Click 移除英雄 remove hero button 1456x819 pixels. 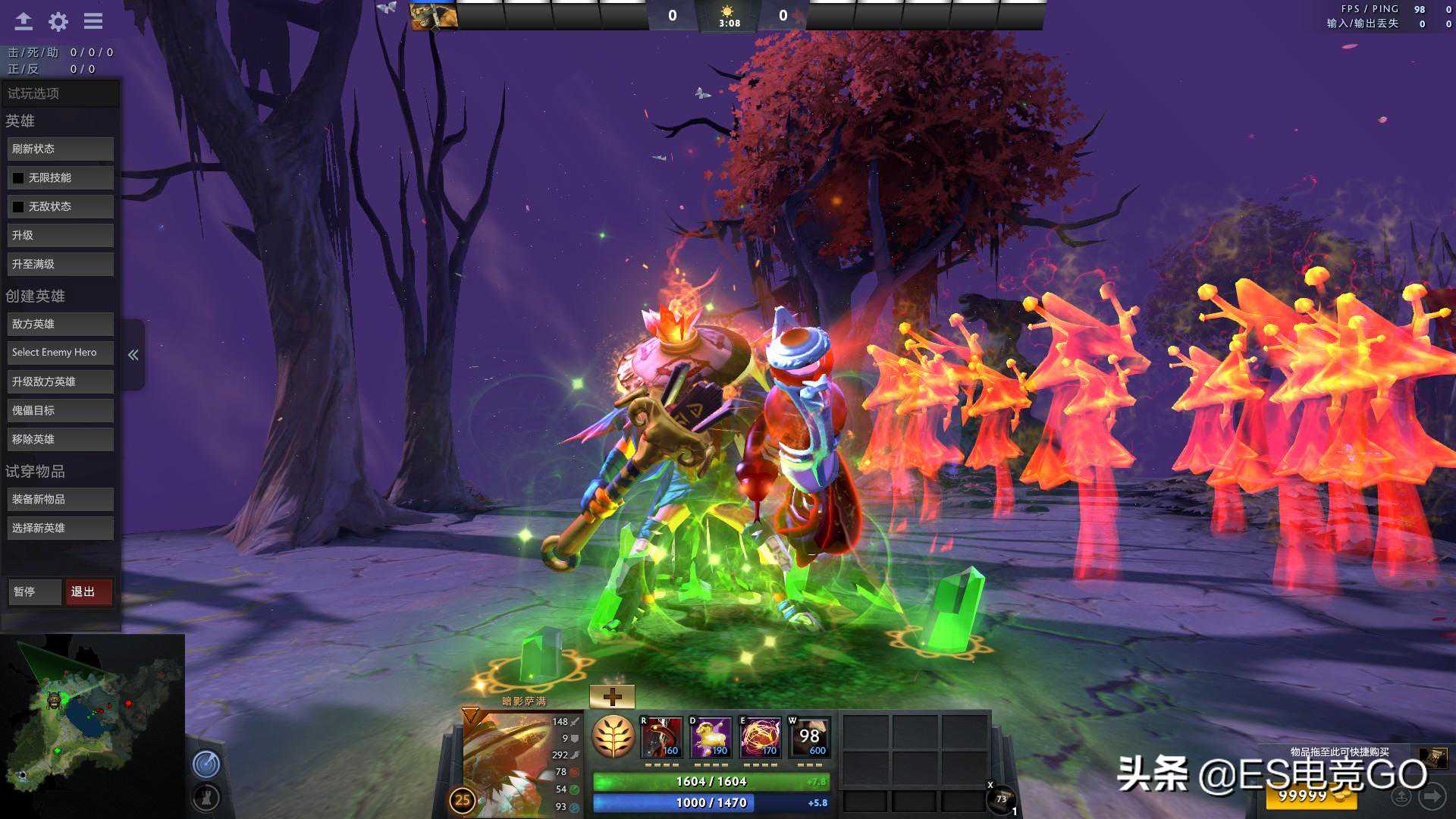(61, 440)
